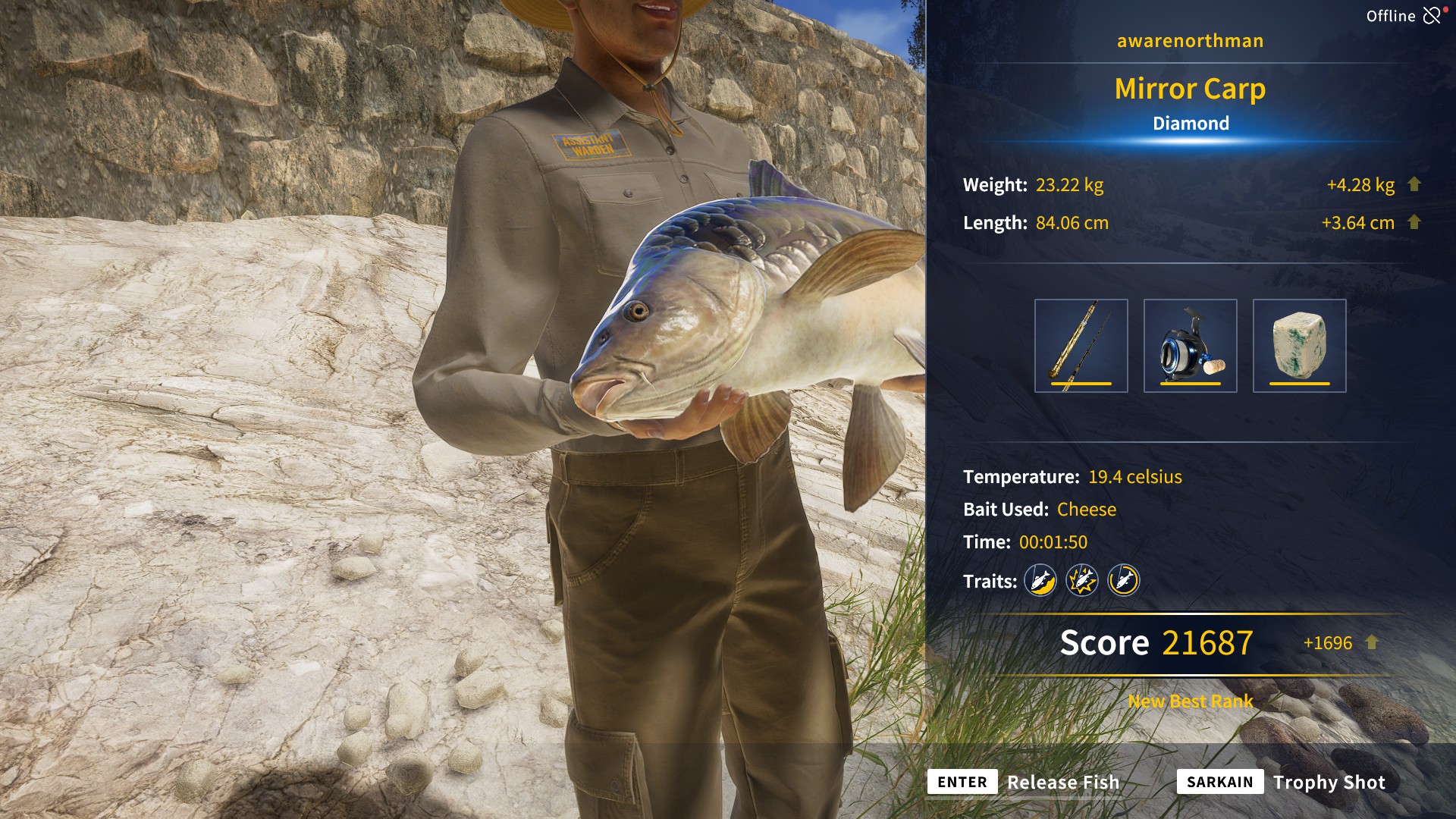1456x819 pixels.
Task: Click the broken-link Offline status icon
Action: click(x=1432, y=15)
